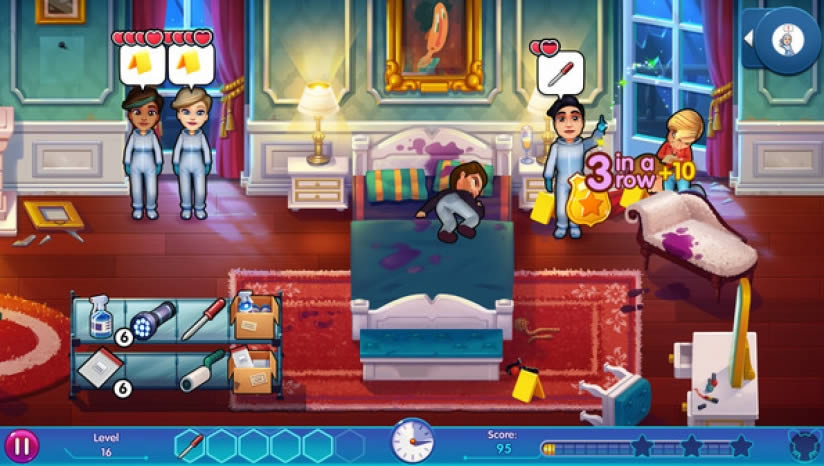Click the mouse icon in the bottom corner
The height and width of the screenshot is (466, 824).
[802, 444]
